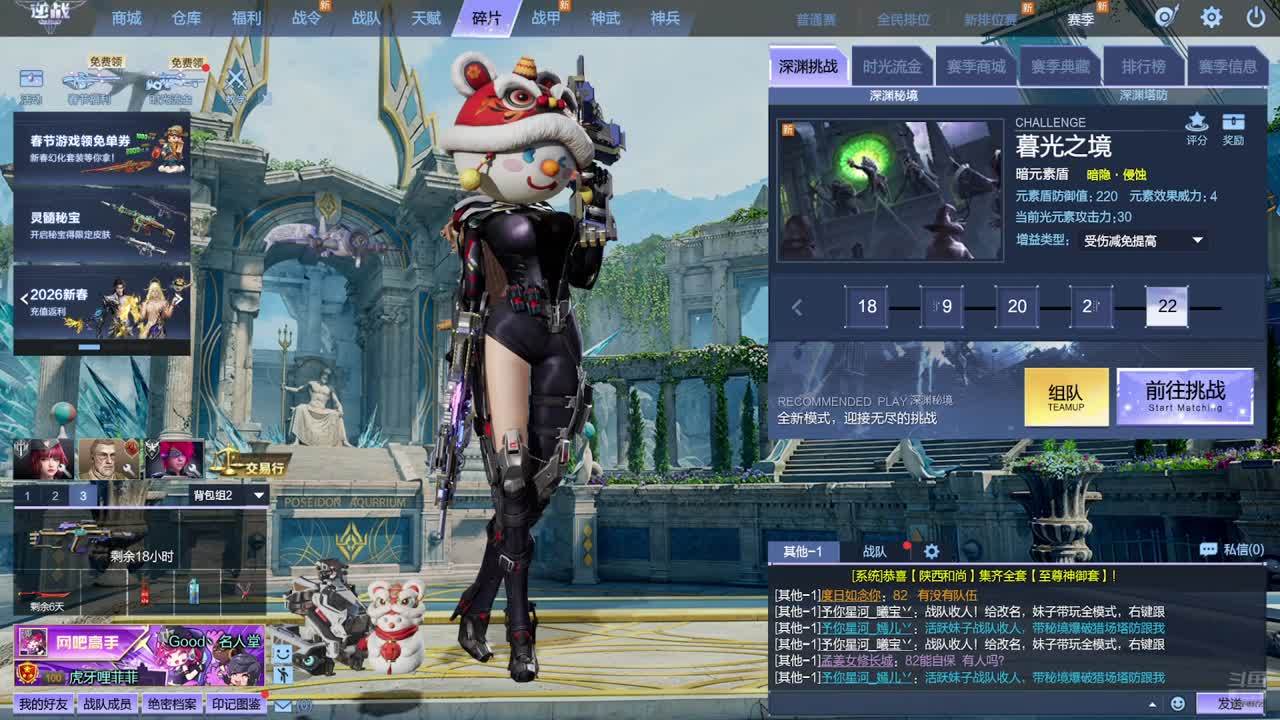Open the 商城 shop menu

click(x=127, y=18)
